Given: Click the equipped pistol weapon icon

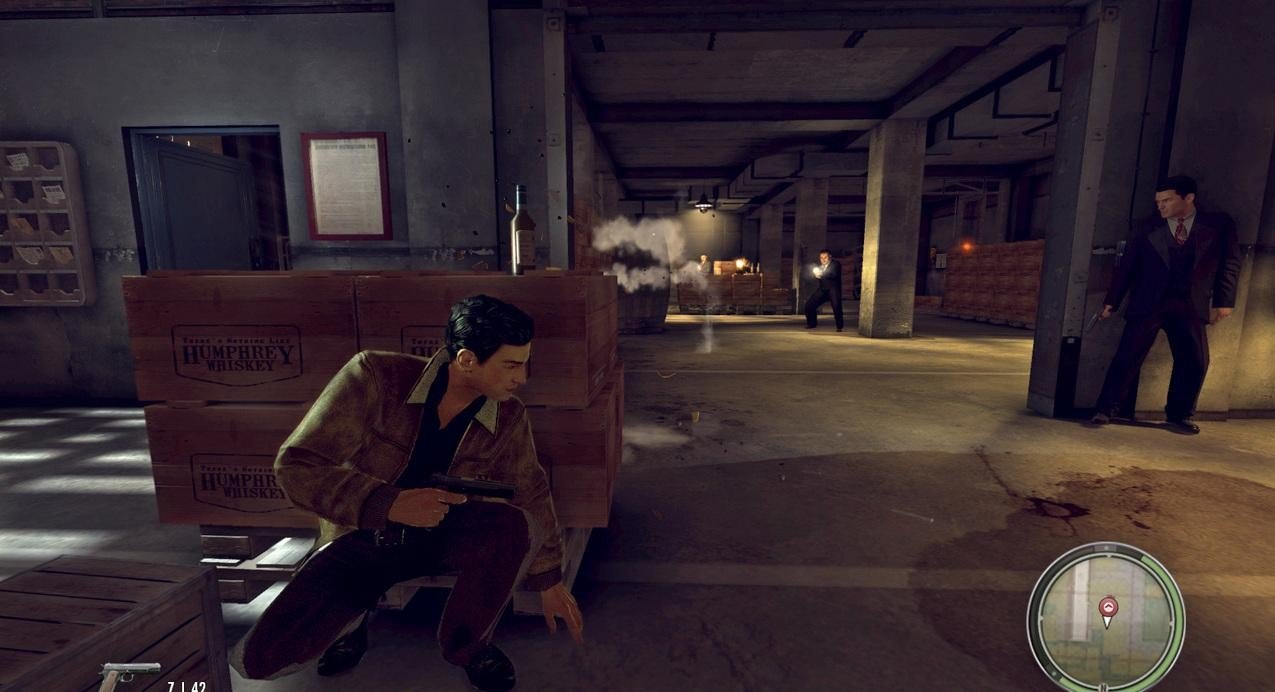Looking at the screenshot, I should click(x=129, y=674).
